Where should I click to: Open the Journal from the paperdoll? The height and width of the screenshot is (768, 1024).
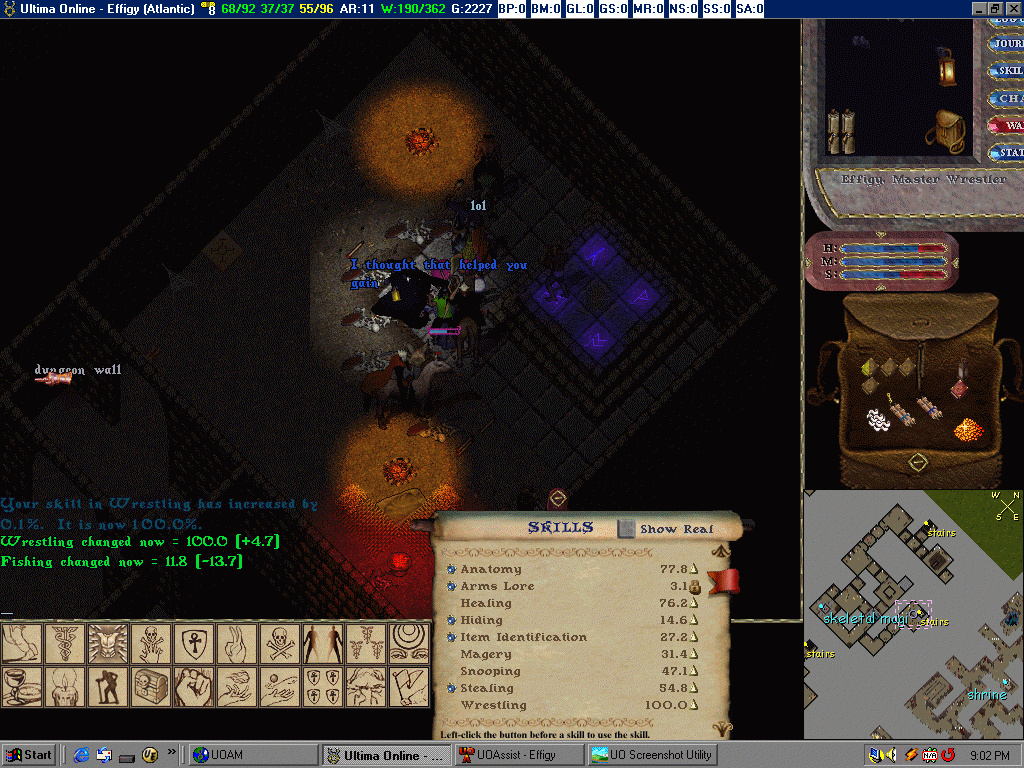pos(1006,44)
